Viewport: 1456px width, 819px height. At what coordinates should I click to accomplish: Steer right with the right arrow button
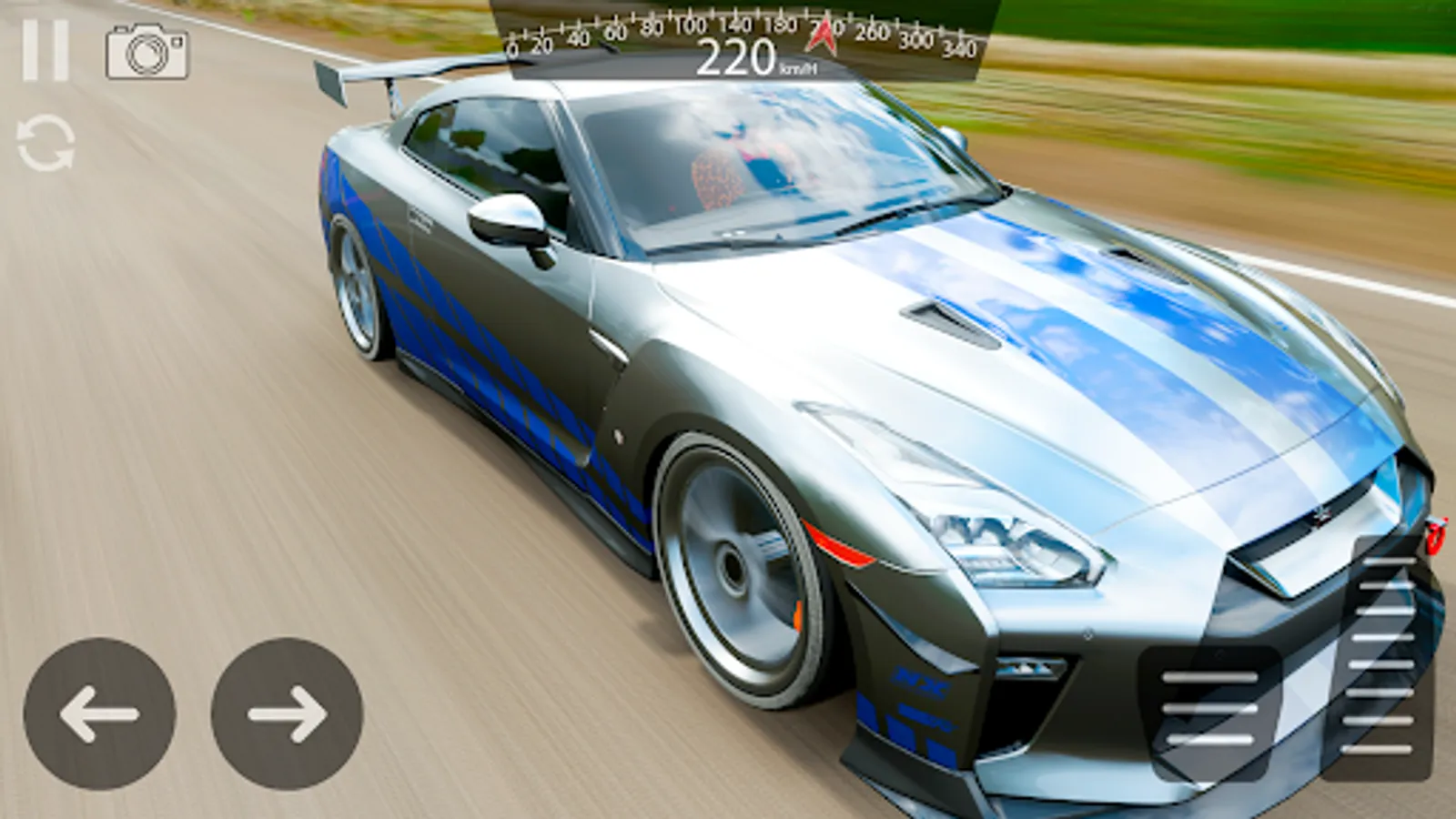(x=287, y=713)
